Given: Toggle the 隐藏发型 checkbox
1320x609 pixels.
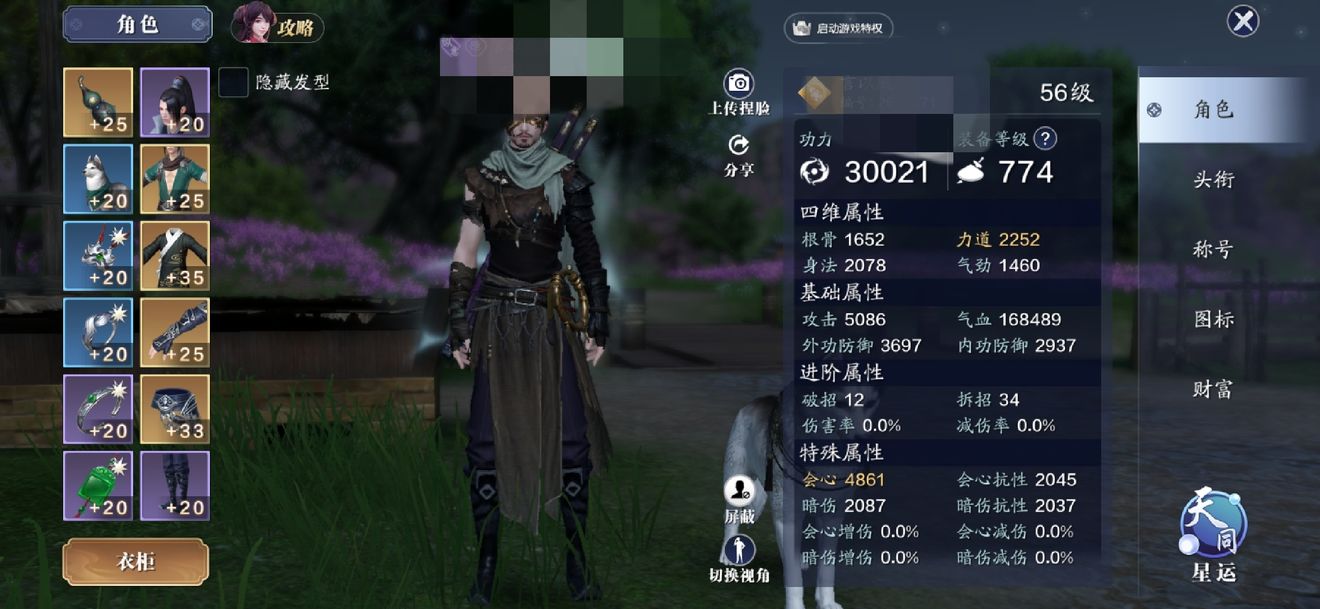Looking at the screenshot, I should point(233,82).
